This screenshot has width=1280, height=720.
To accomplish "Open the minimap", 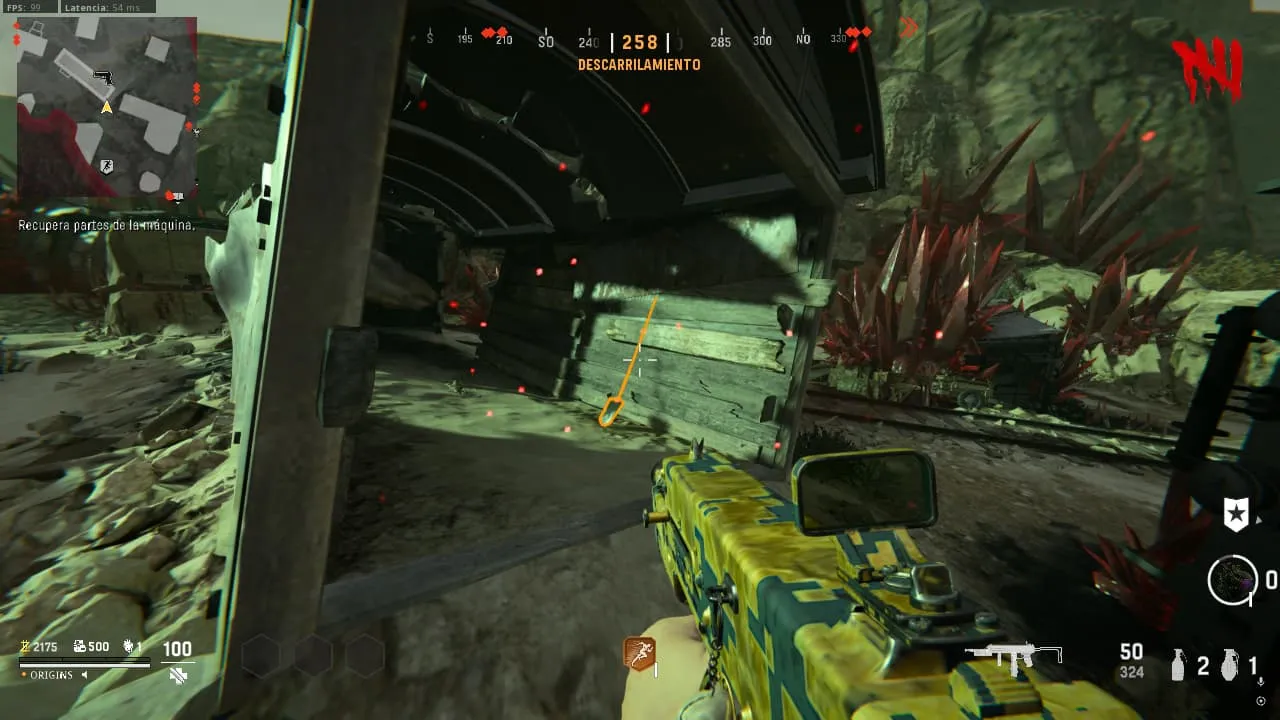I will pos(105,107).
